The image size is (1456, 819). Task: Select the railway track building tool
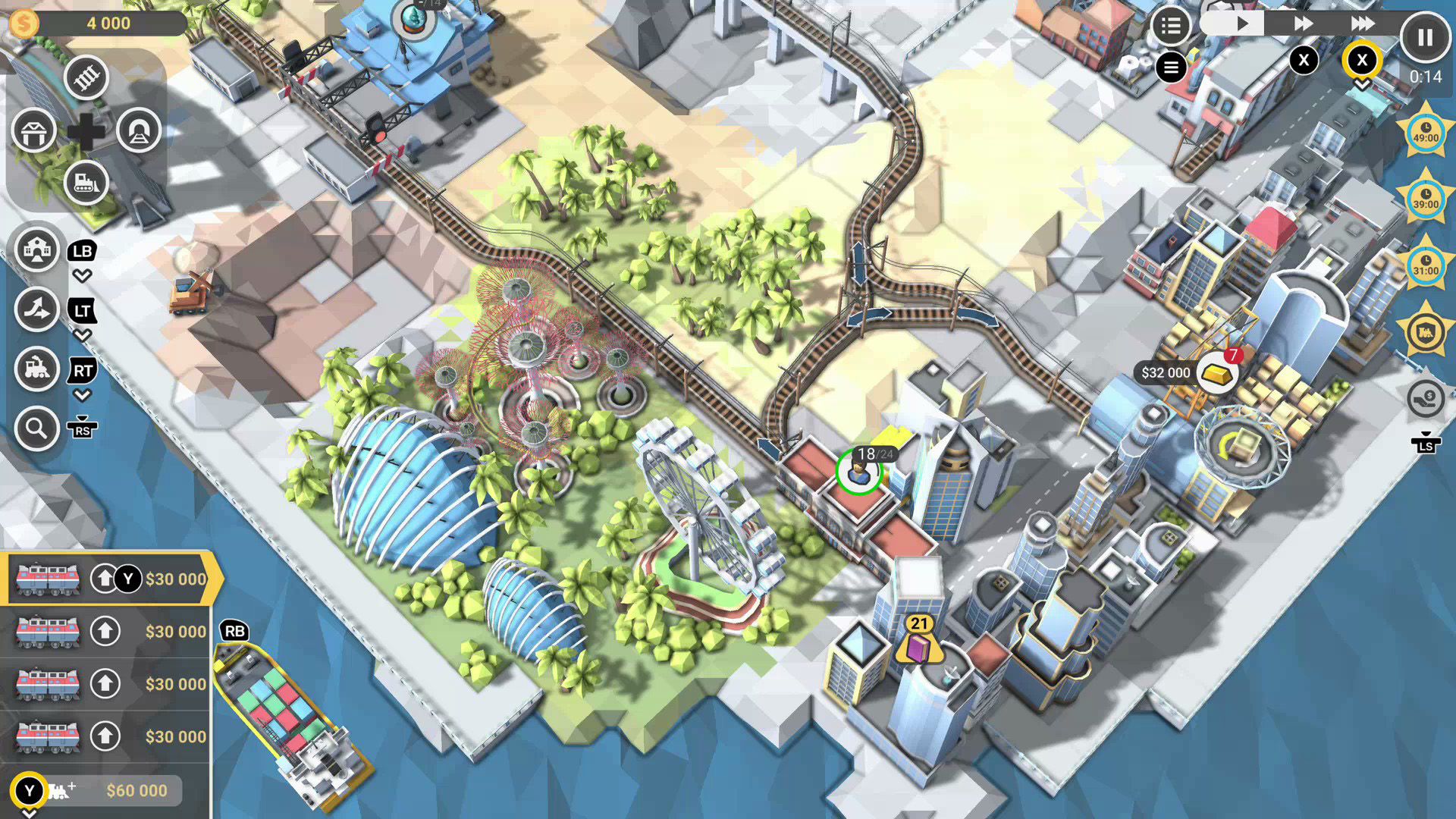(86, 77)
